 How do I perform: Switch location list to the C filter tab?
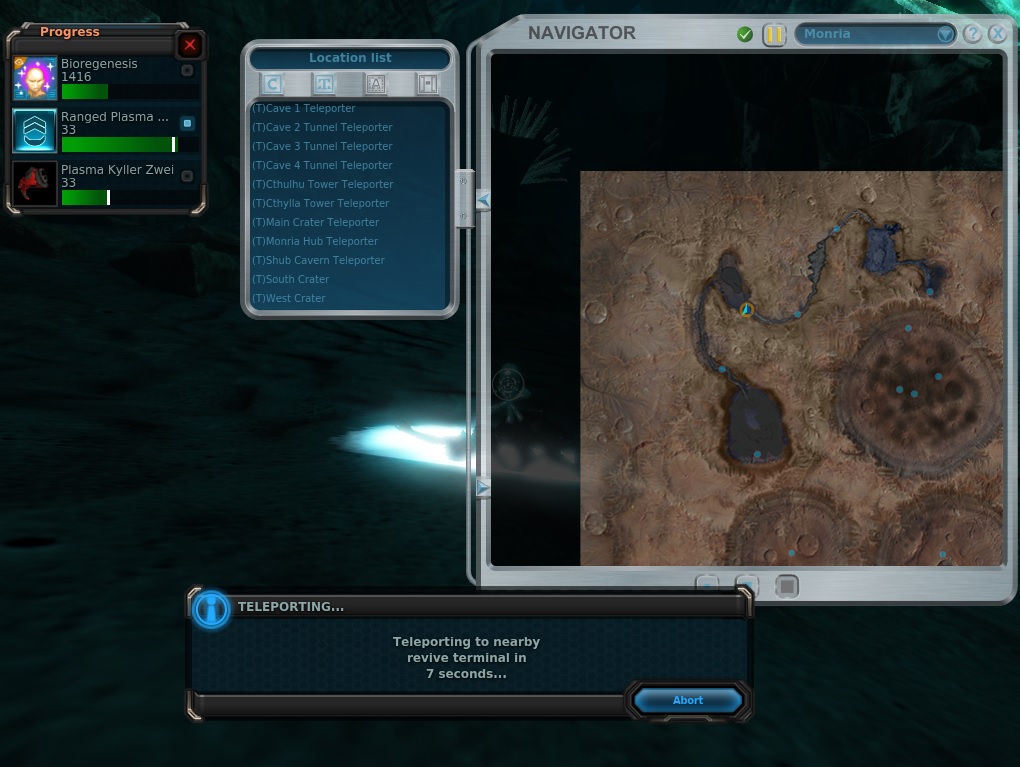272,84
